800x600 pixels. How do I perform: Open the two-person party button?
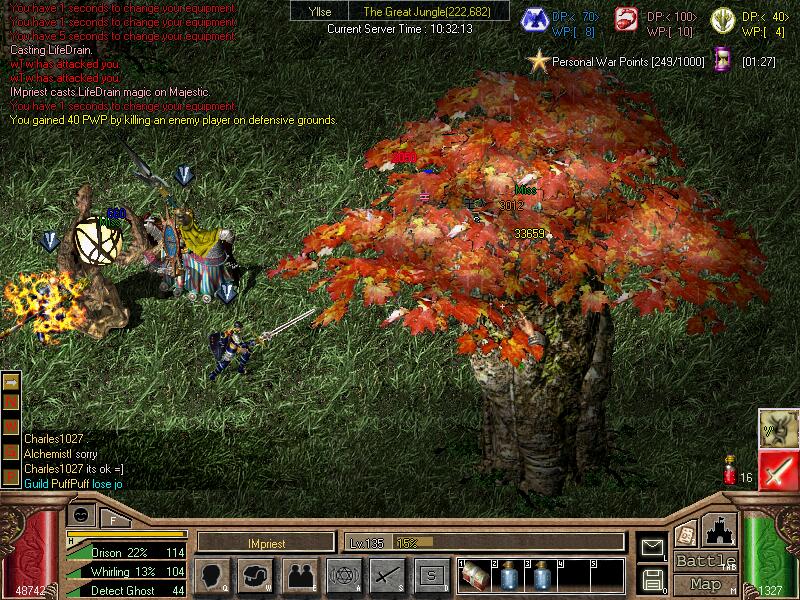[x=299, y=575]
